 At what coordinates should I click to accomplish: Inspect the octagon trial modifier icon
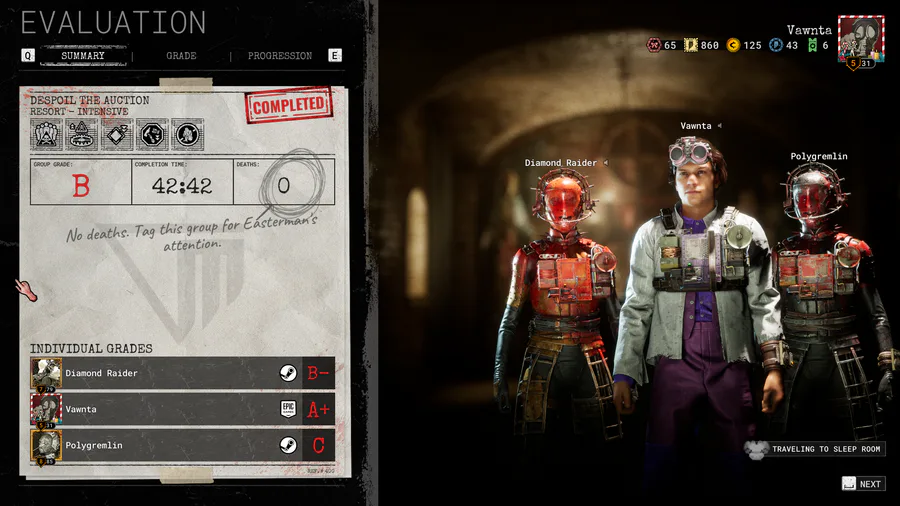click(x=152, y=134)
